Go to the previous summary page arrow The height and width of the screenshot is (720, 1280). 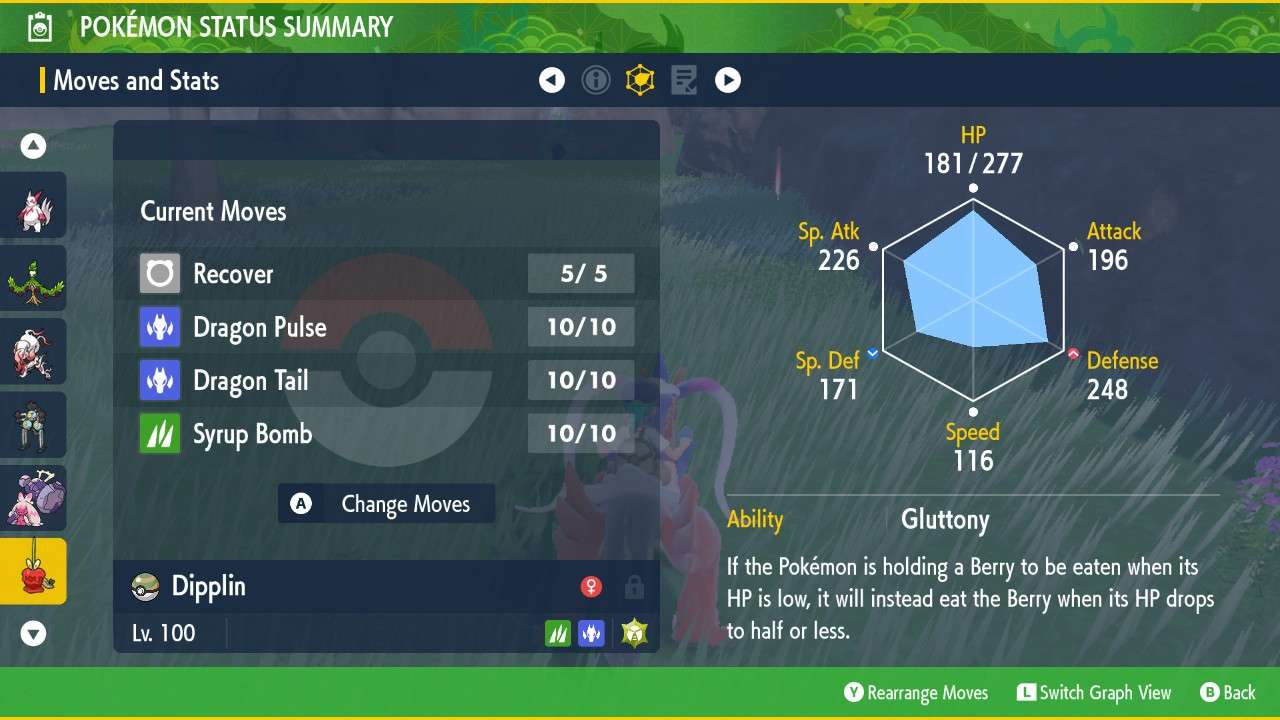tap(552, 80)
